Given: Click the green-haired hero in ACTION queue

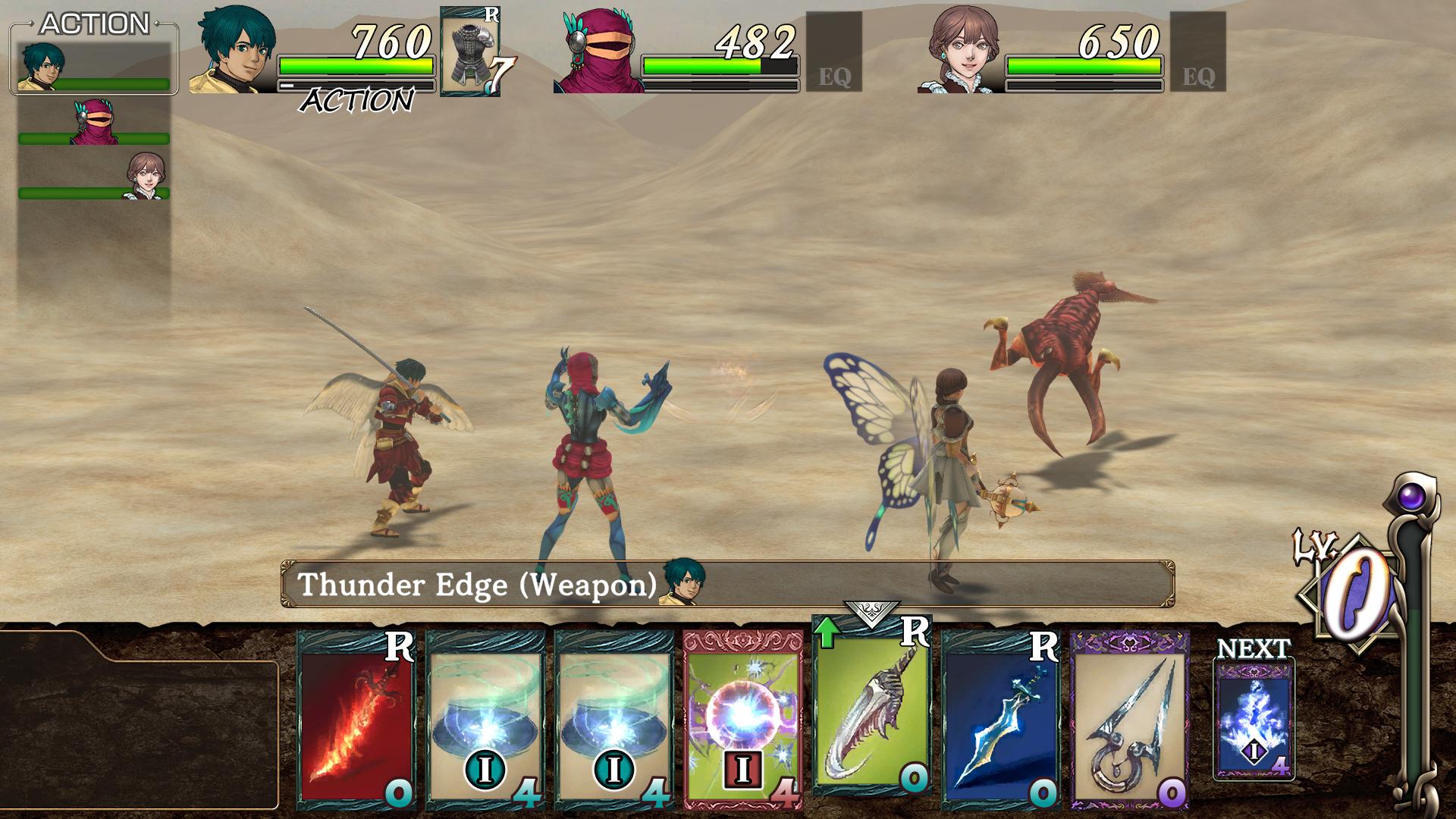Looking at the screenshot, I should [94, 66].
